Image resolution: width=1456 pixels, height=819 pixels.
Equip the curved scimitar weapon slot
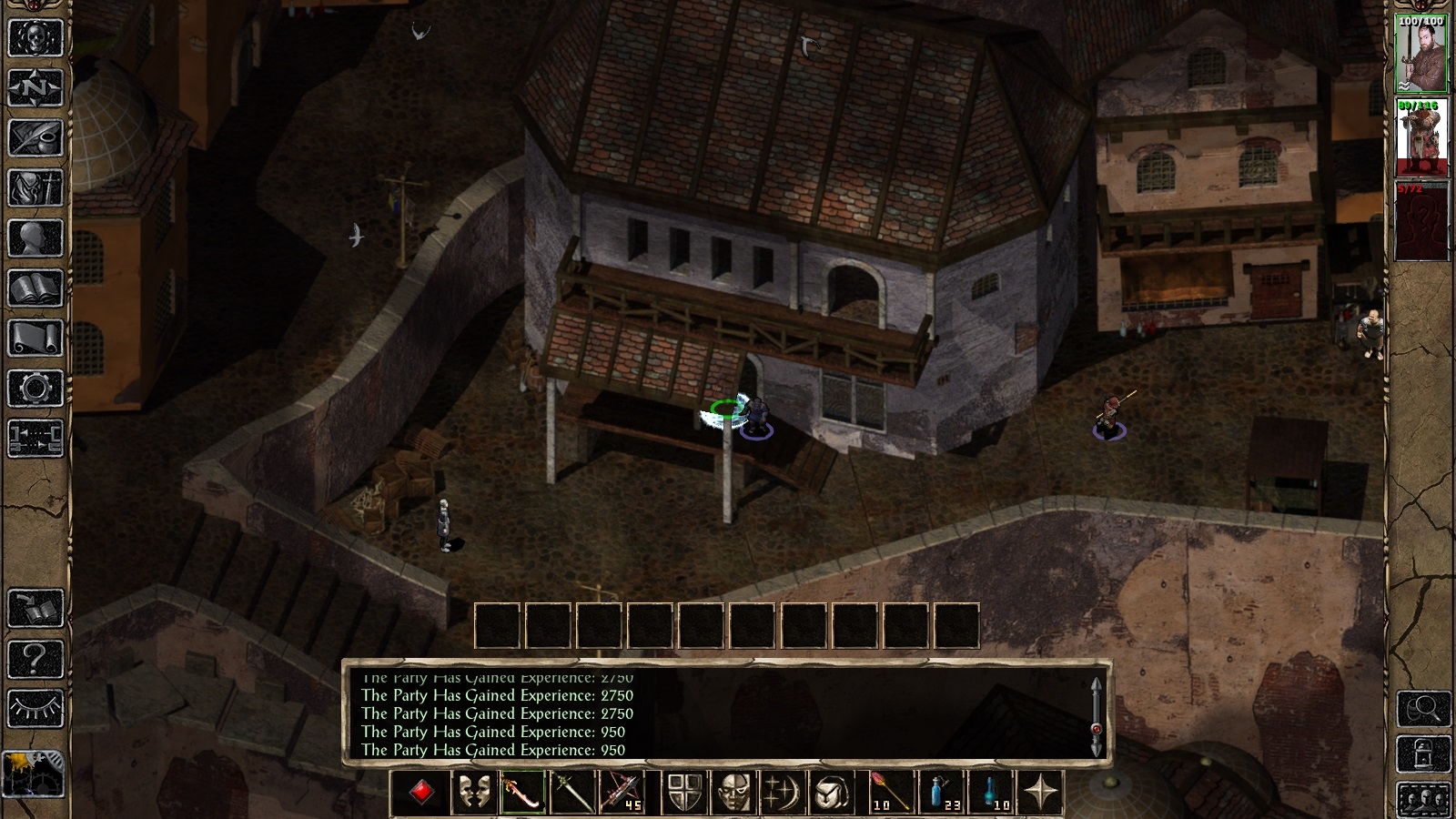(x=521, y=792)
